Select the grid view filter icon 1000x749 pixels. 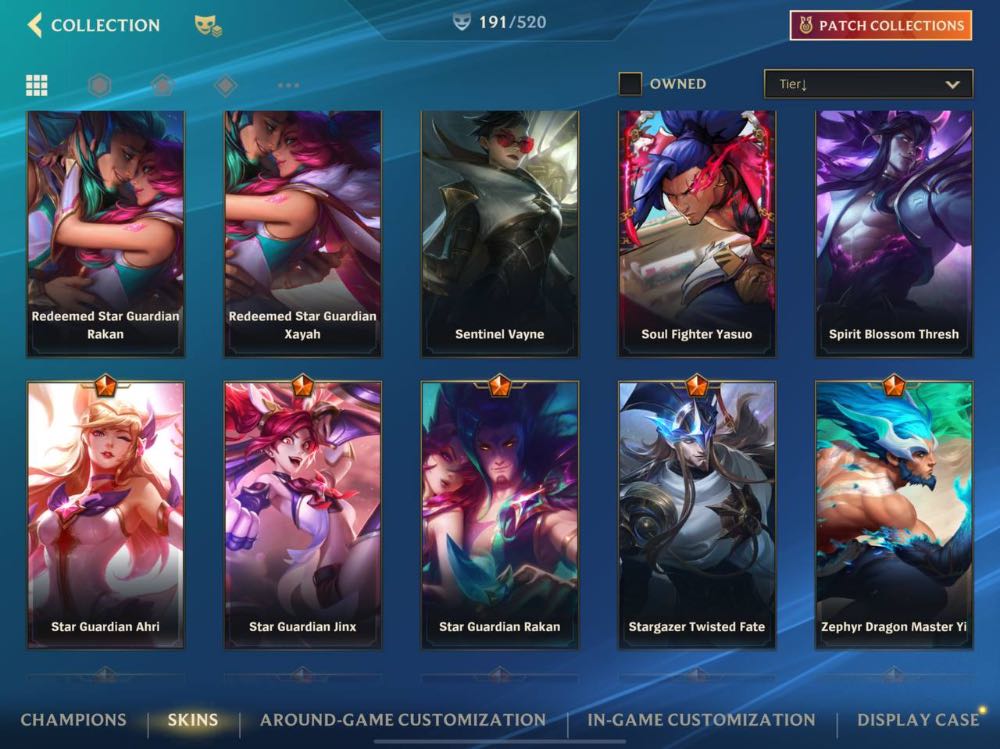click(x=37, y=85)
